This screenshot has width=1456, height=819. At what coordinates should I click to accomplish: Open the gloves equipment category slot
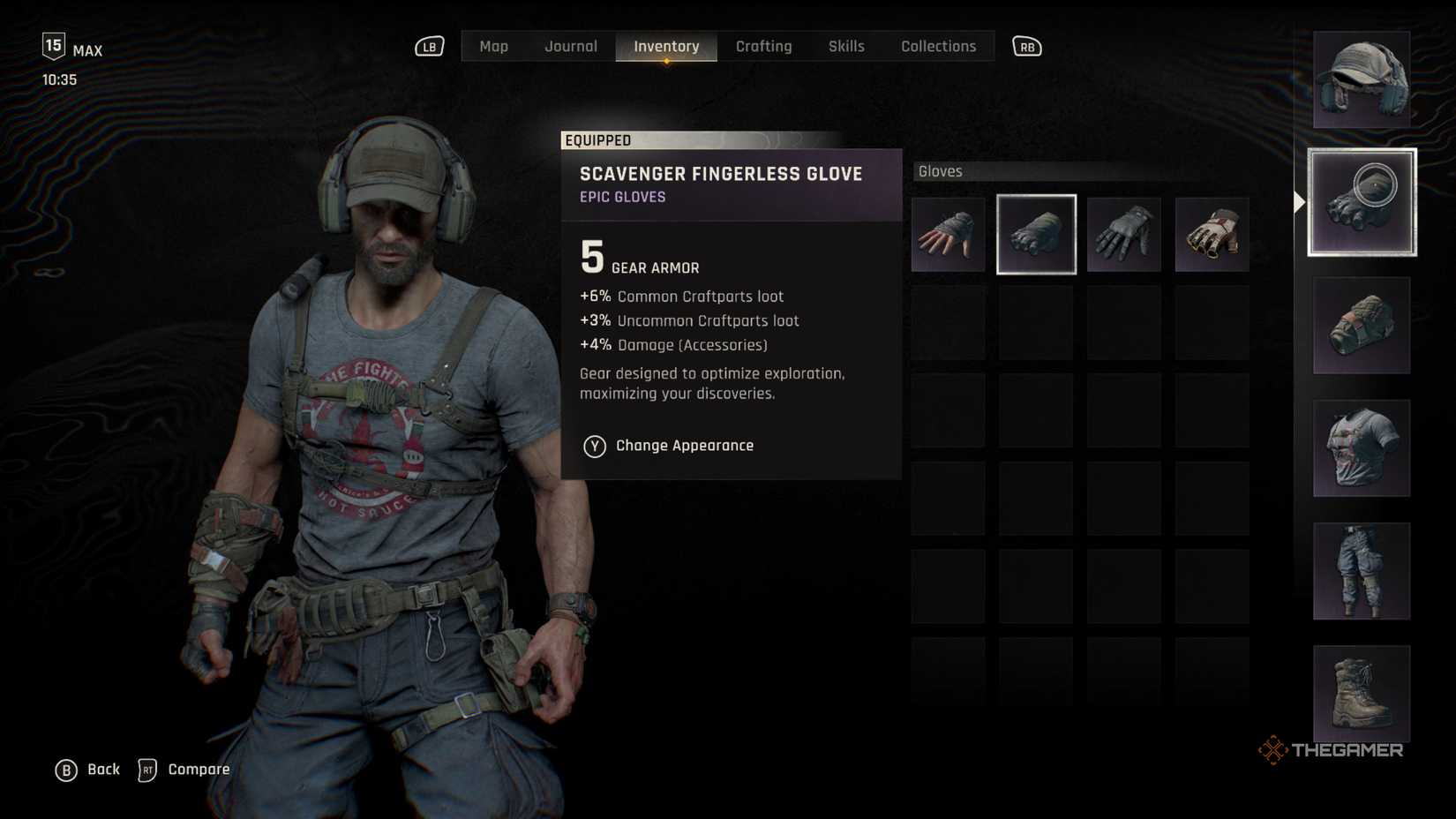pyautogui.click(x=1362, y=203)
